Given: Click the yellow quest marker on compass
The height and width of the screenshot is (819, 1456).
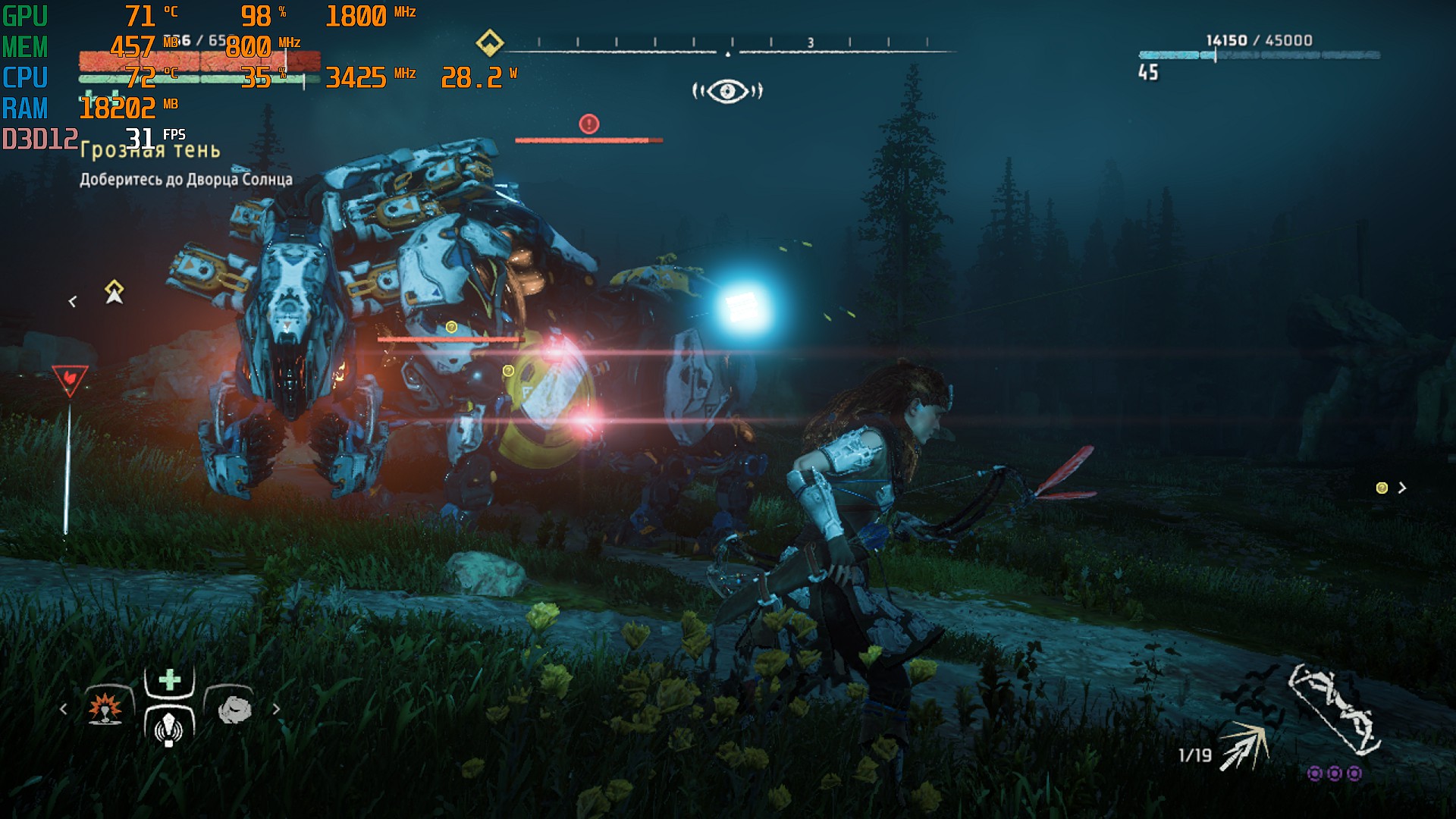Looking at the screenshot, I should [x=490, y=42].
